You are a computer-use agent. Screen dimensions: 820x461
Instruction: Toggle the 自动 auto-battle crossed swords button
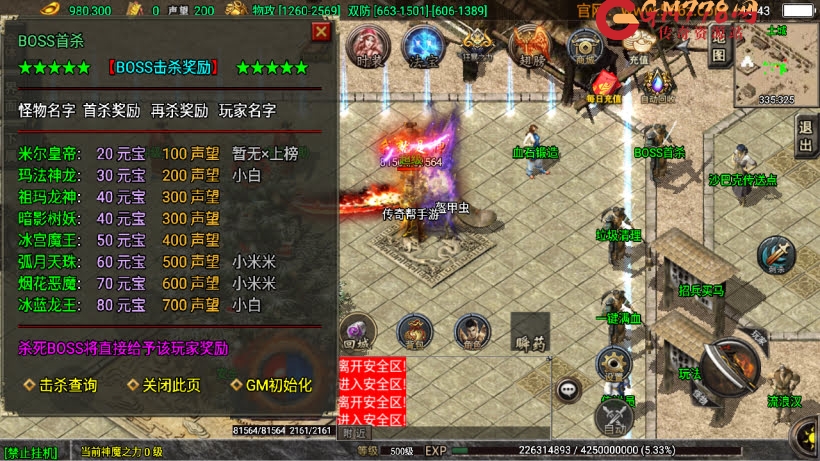(613, 418)
